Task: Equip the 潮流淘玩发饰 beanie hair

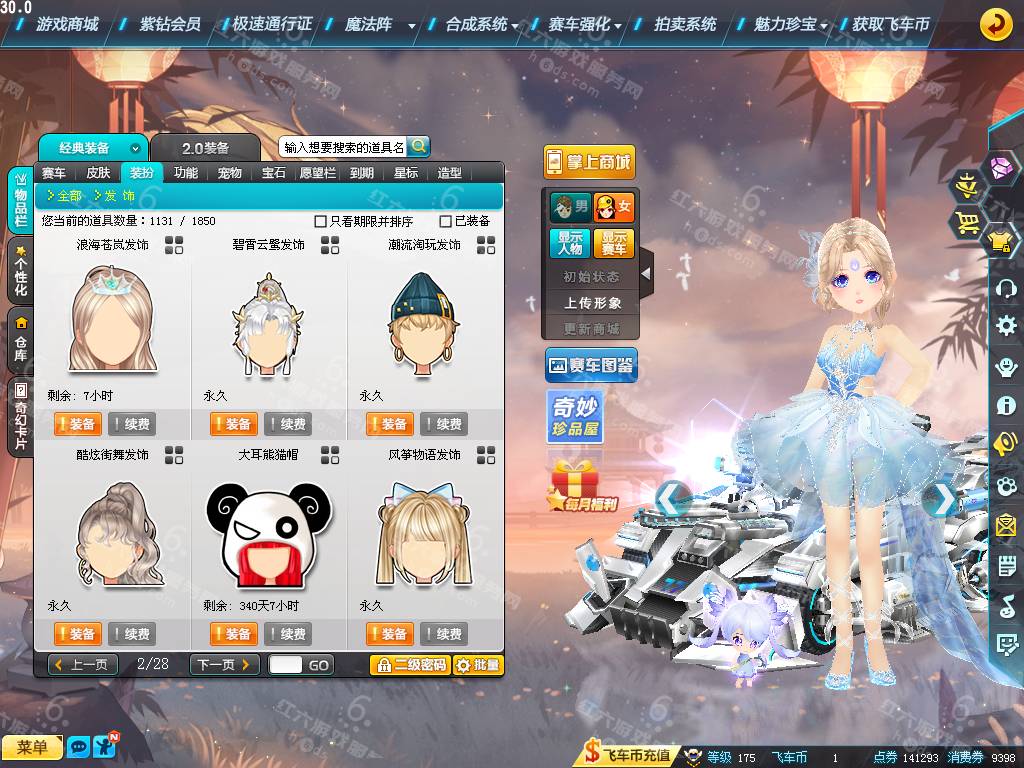Action: click(x=389, y=424)
